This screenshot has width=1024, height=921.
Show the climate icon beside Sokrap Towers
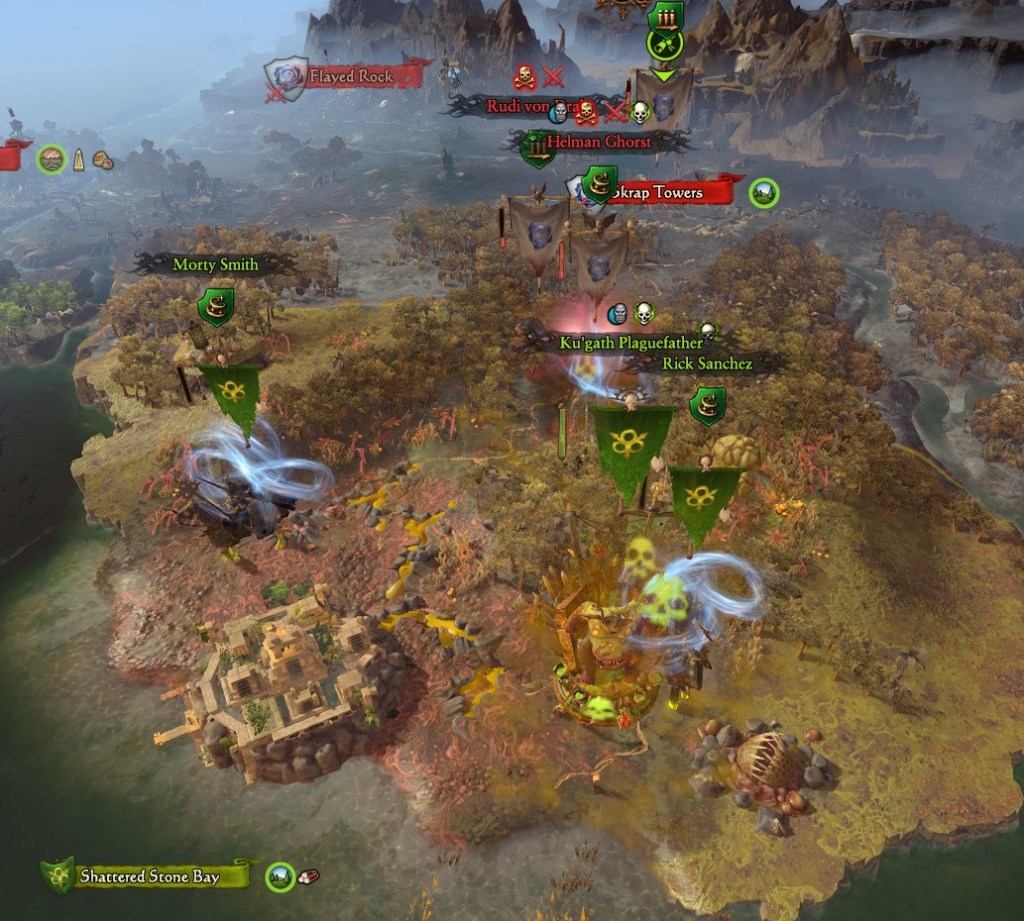click(764, 192)
